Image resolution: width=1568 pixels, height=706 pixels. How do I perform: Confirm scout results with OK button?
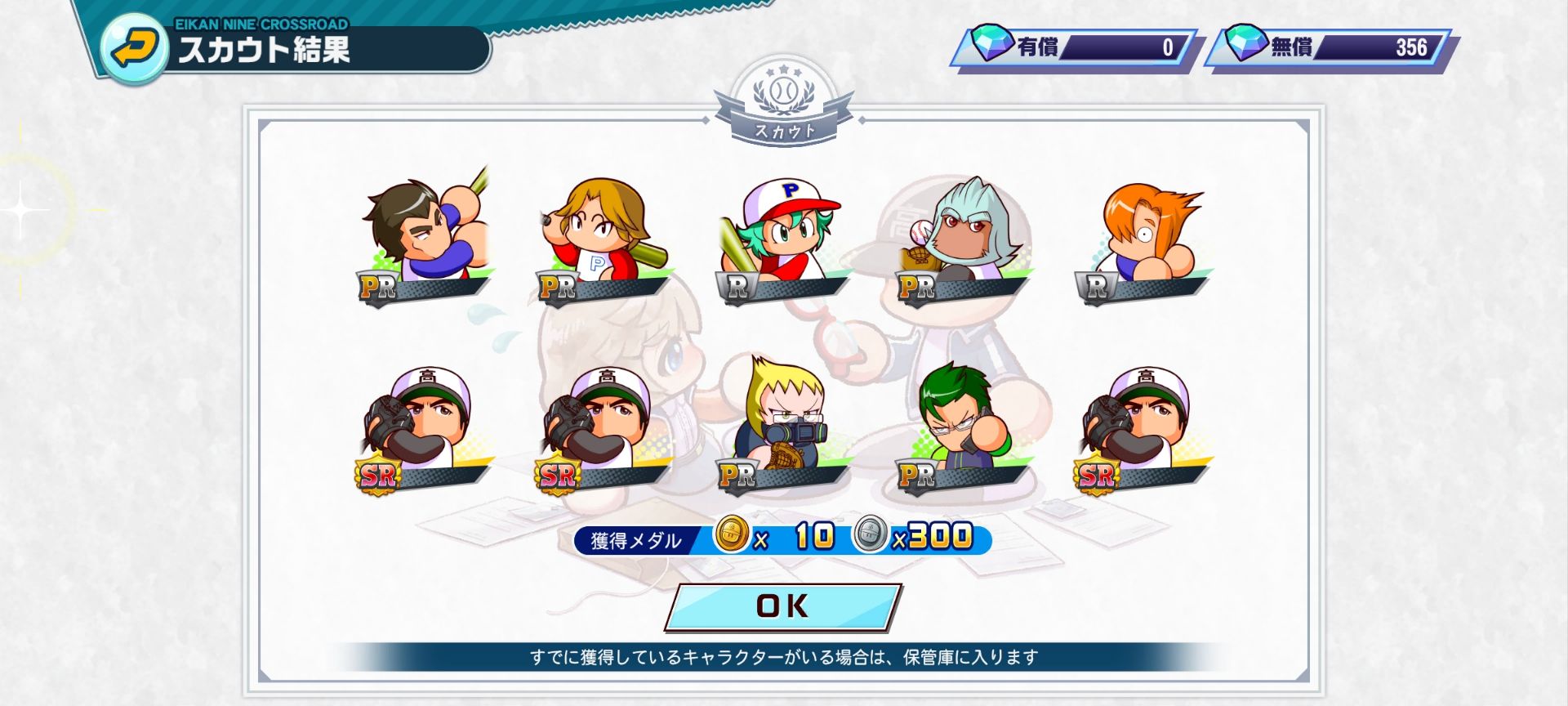[782, 606]
